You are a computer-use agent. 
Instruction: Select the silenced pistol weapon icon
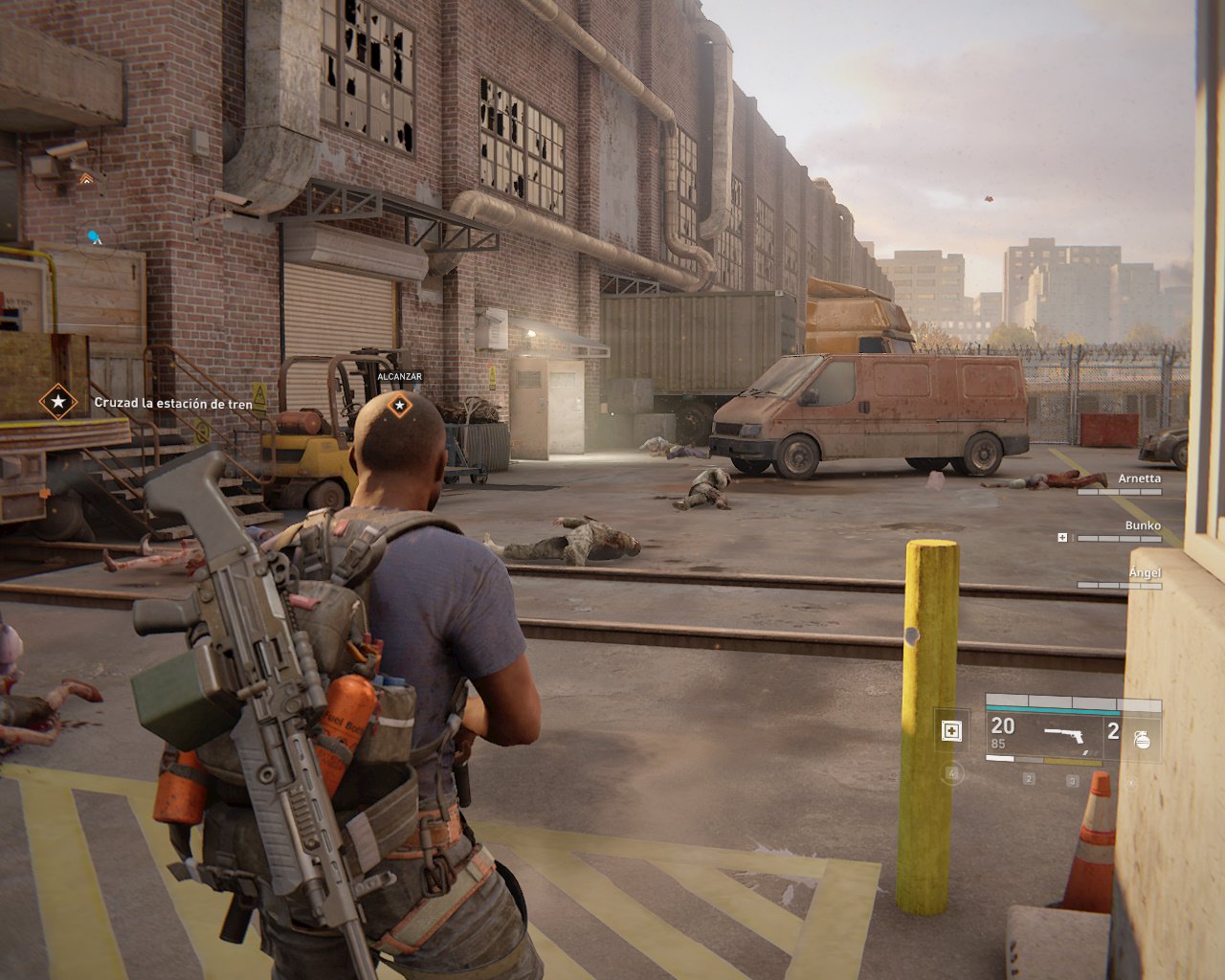pos(1068,735)
